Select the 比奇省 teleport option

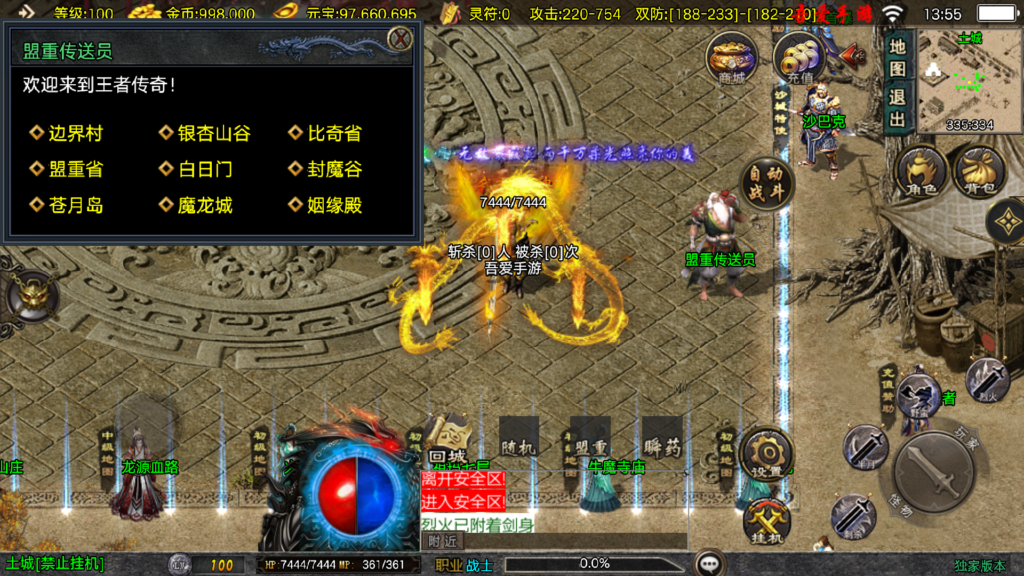pos(333,133)
